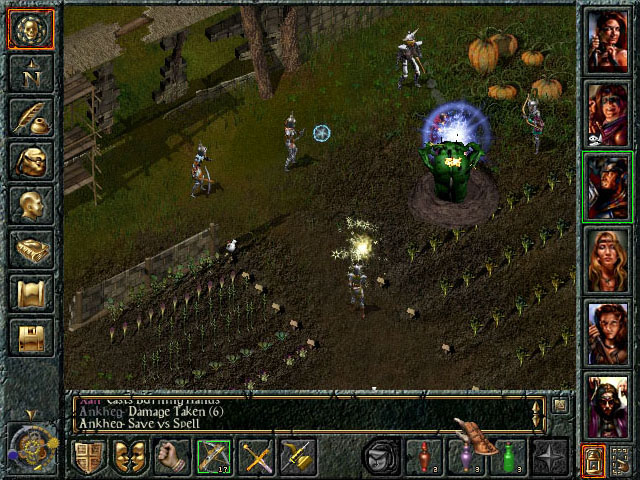Open the character record bald head icon
This screenshot has height=480, width=640.
tap(29, 205)
